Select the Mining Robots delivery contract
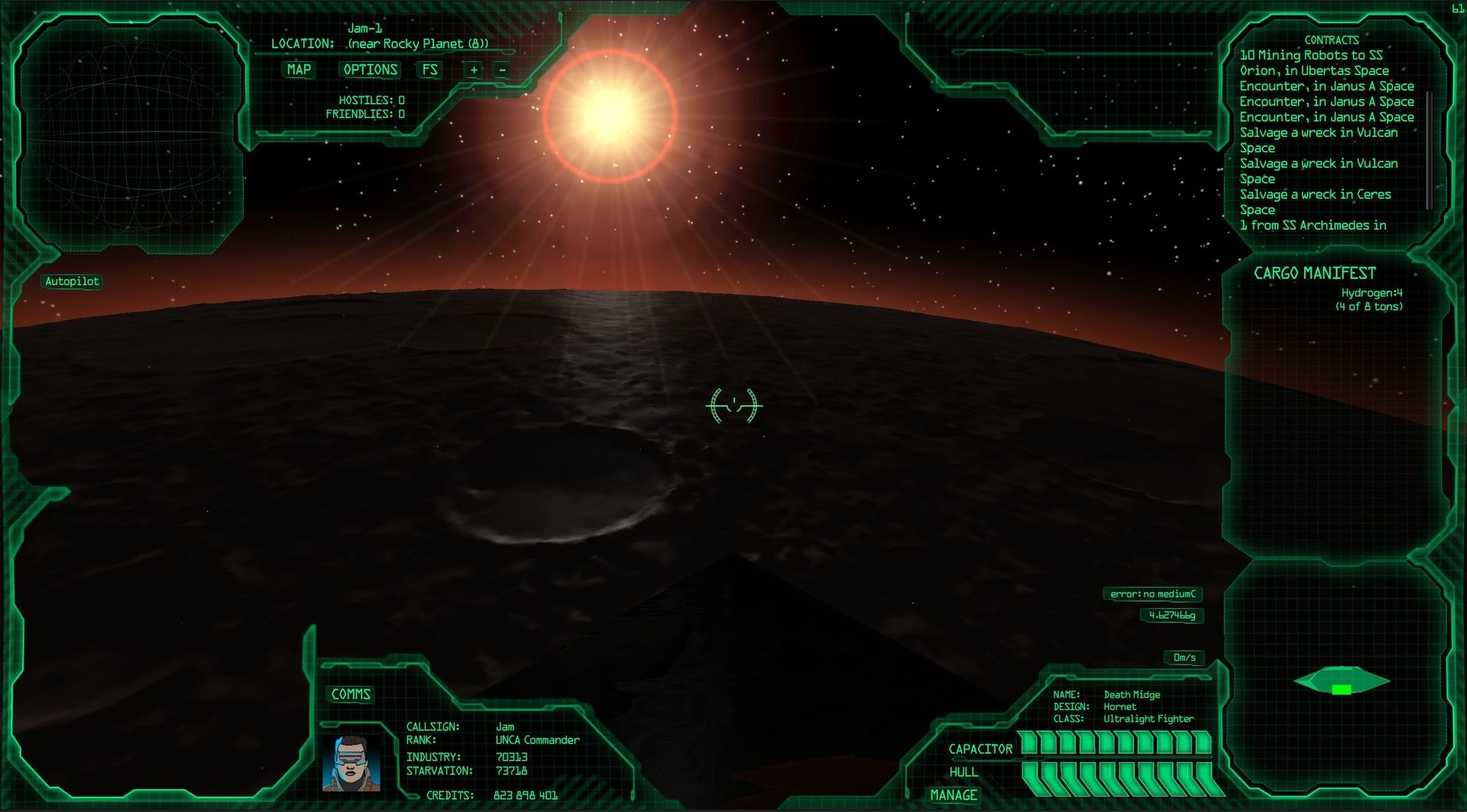The width and height of the screenshot is (1467, 812). (1310, 55)
